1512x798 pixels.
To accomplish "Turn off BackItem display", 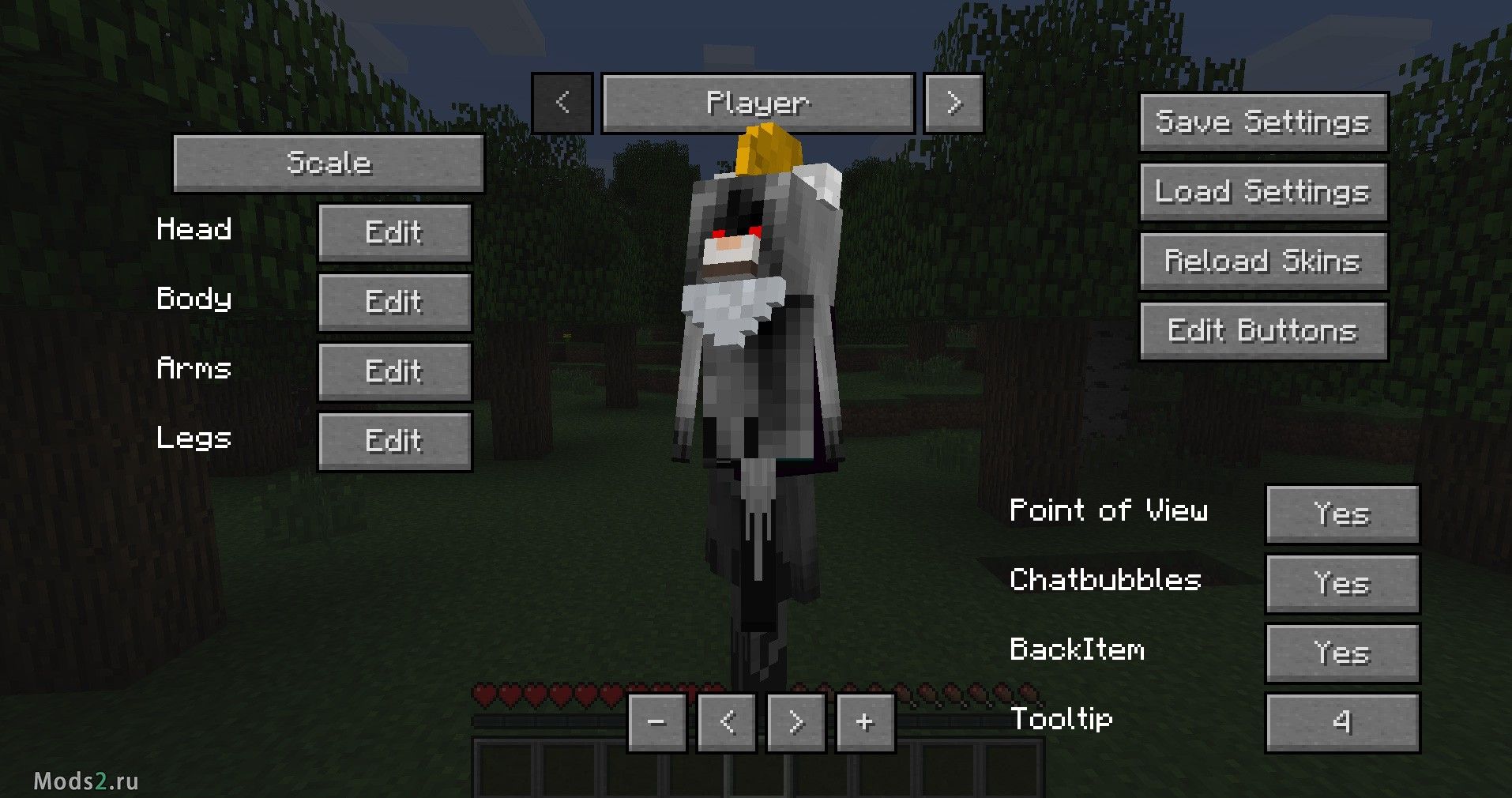I will [x=1342, y=653].
